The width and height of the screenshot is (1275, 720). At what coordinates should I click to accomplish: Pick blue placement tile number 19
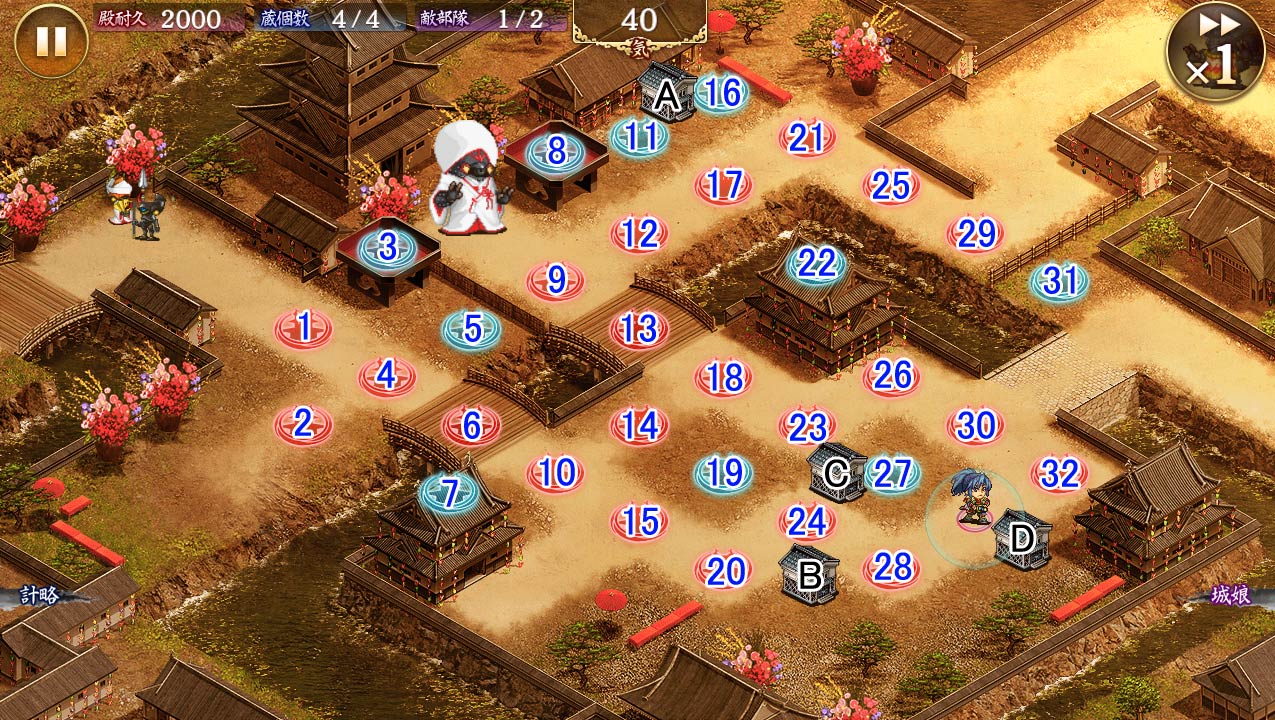[723, 471]
